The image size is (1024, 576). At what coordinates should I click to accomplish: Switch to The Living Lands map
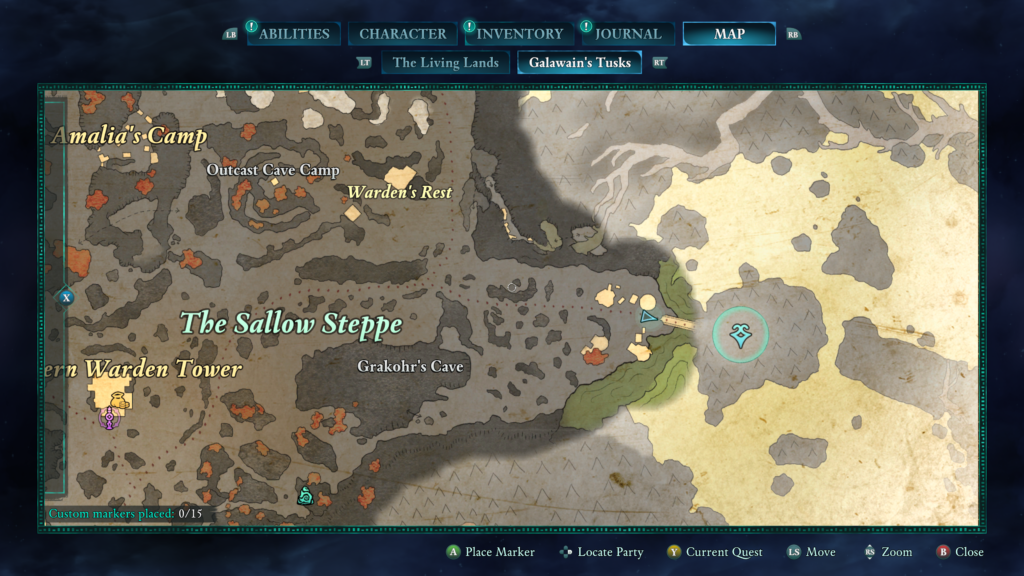445,63
